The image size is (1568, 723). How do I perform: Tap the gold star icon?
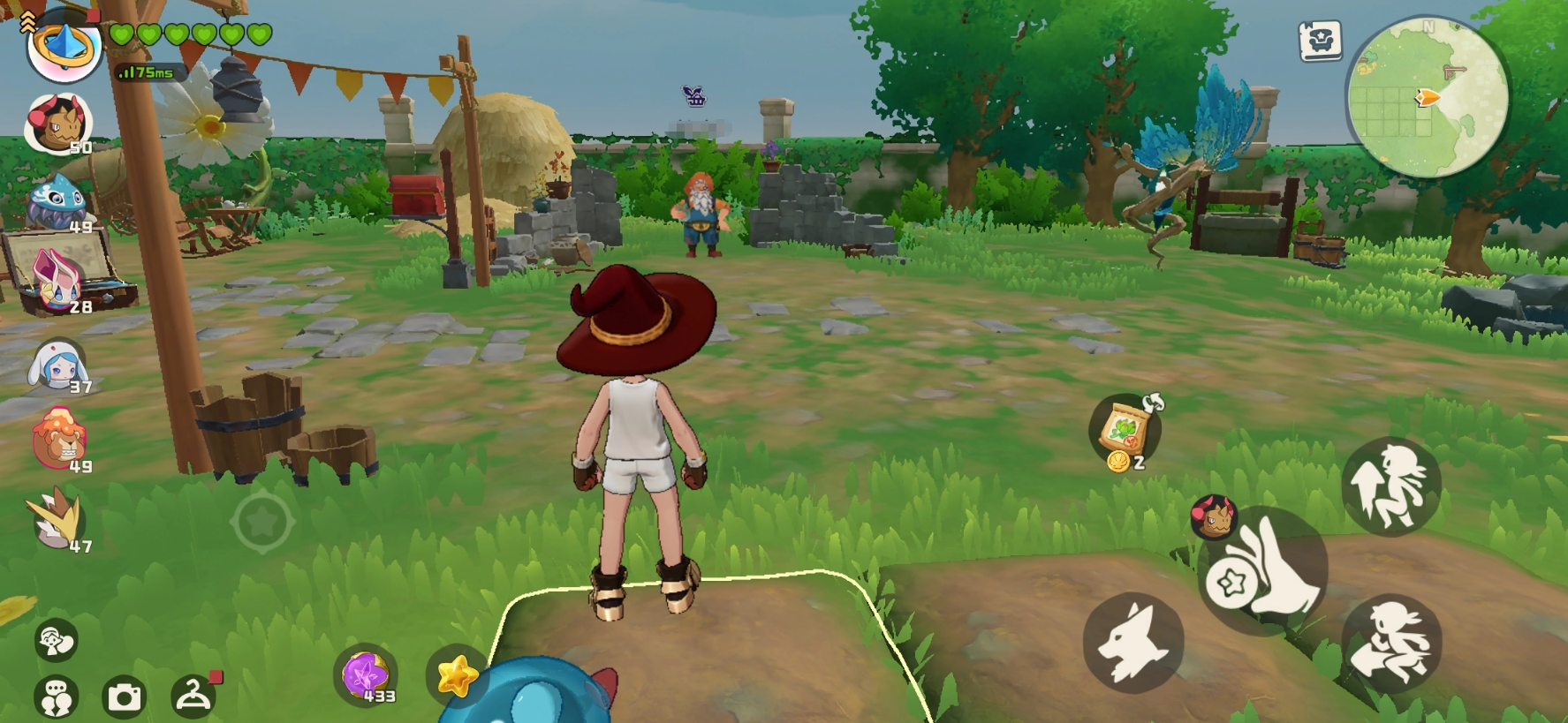(456, 676)
